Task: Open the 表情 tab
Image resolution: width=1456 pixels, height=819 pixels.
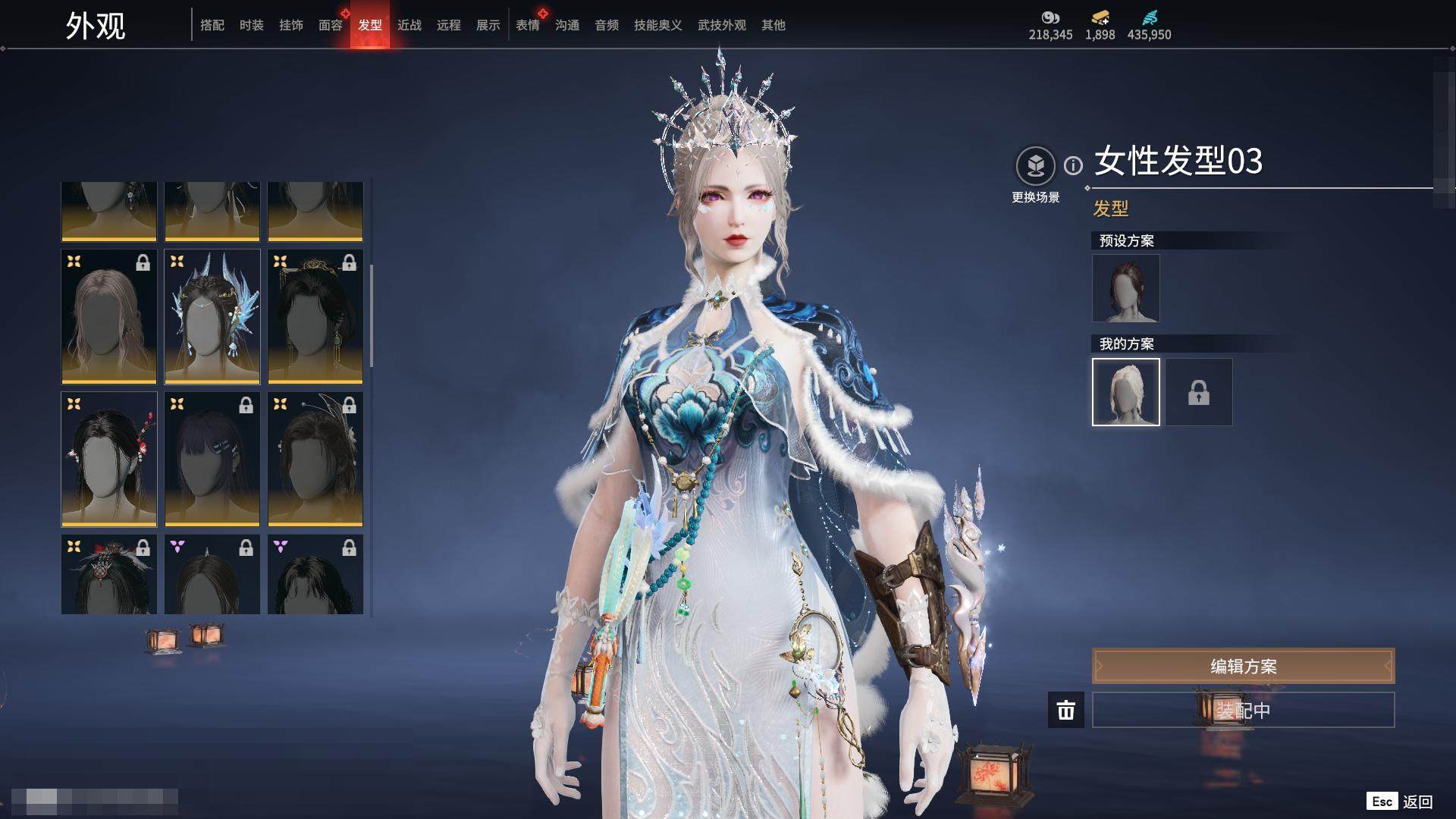Action: coord(528,25)
